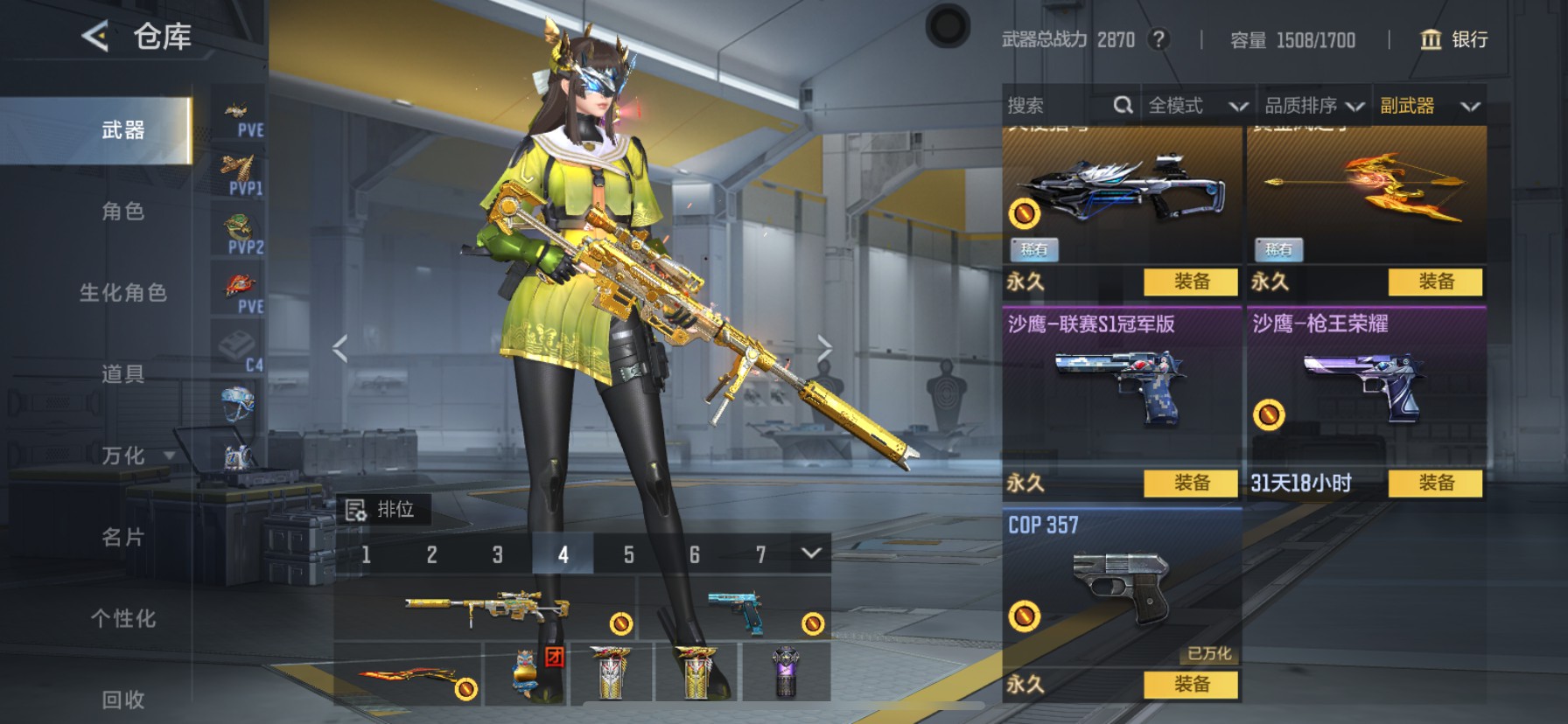Go back using the arrow beside 仓库
The height and width of the screenshot is (724, 1568).
coord(95,37)
